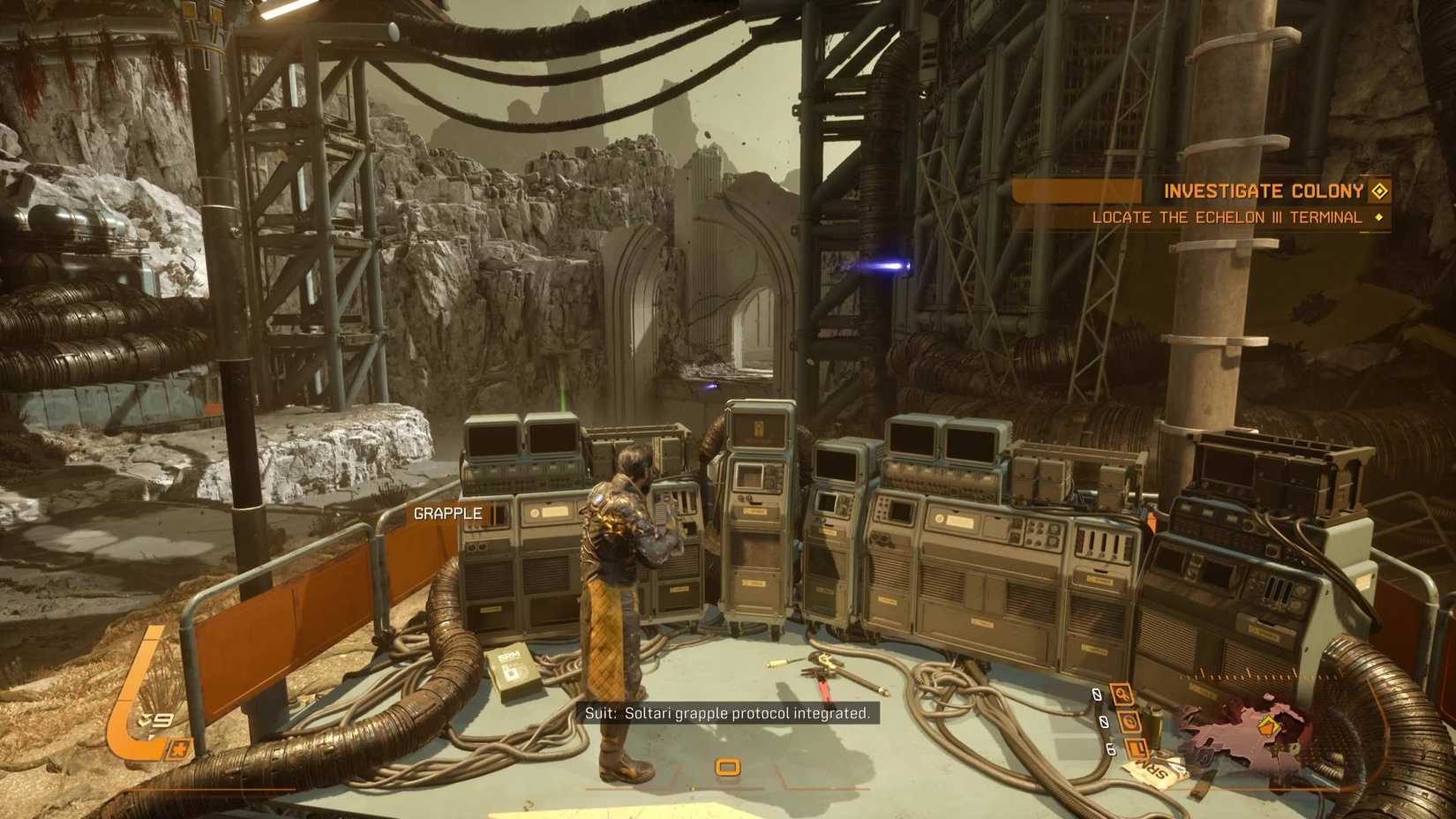Click the orange grapple button prompt at bottom center
The image size is (1456, 819).
pyautogui.click(x=729, y=768)
